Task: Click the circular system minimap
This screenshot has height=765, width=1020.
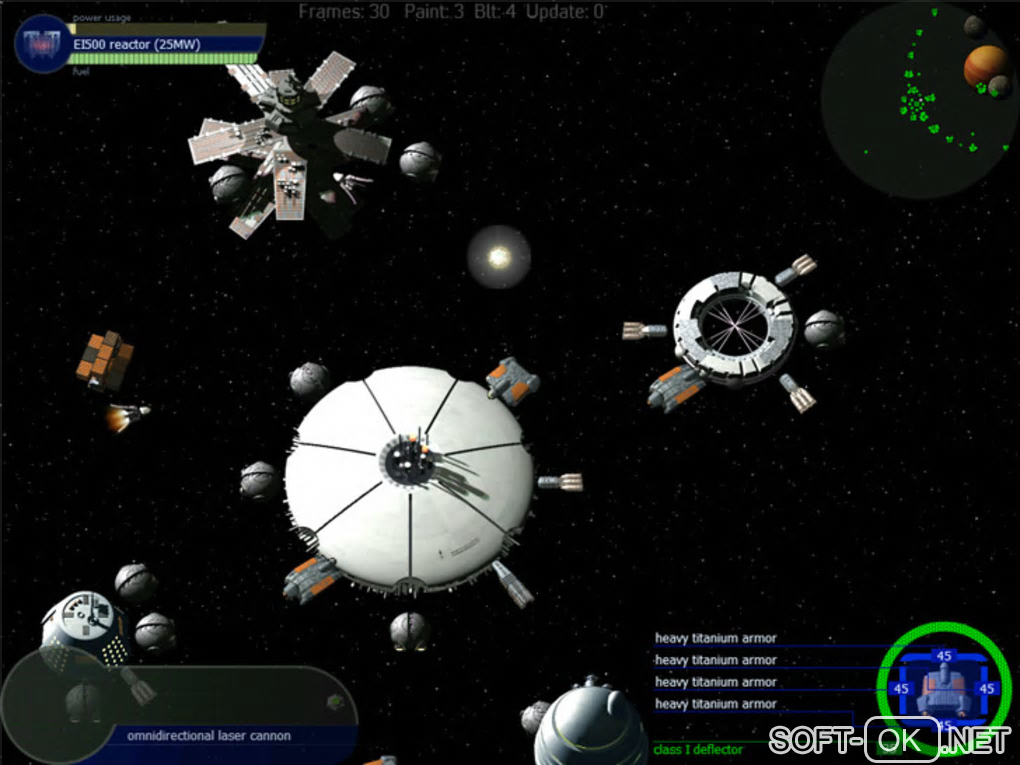Action: [x=918, y=98]
